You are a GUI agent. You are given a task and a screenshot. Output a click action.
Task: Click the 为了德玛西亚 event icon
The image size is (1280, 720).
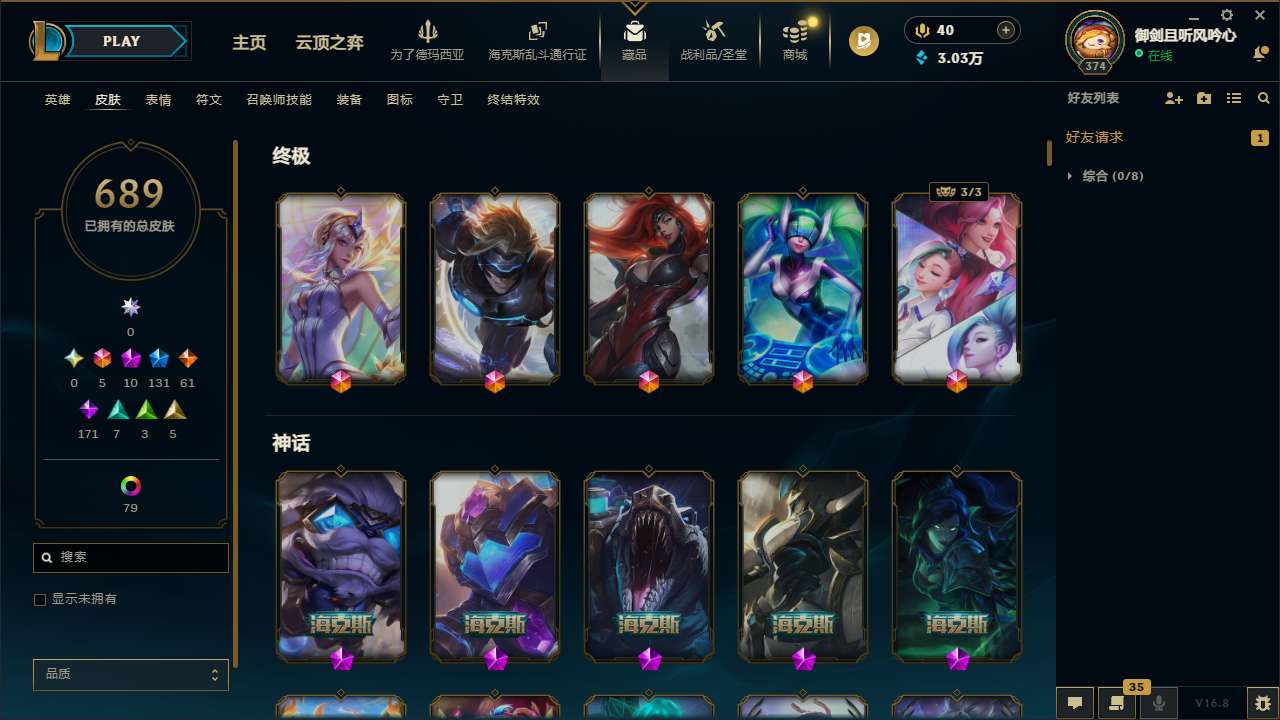click(428, 40)
